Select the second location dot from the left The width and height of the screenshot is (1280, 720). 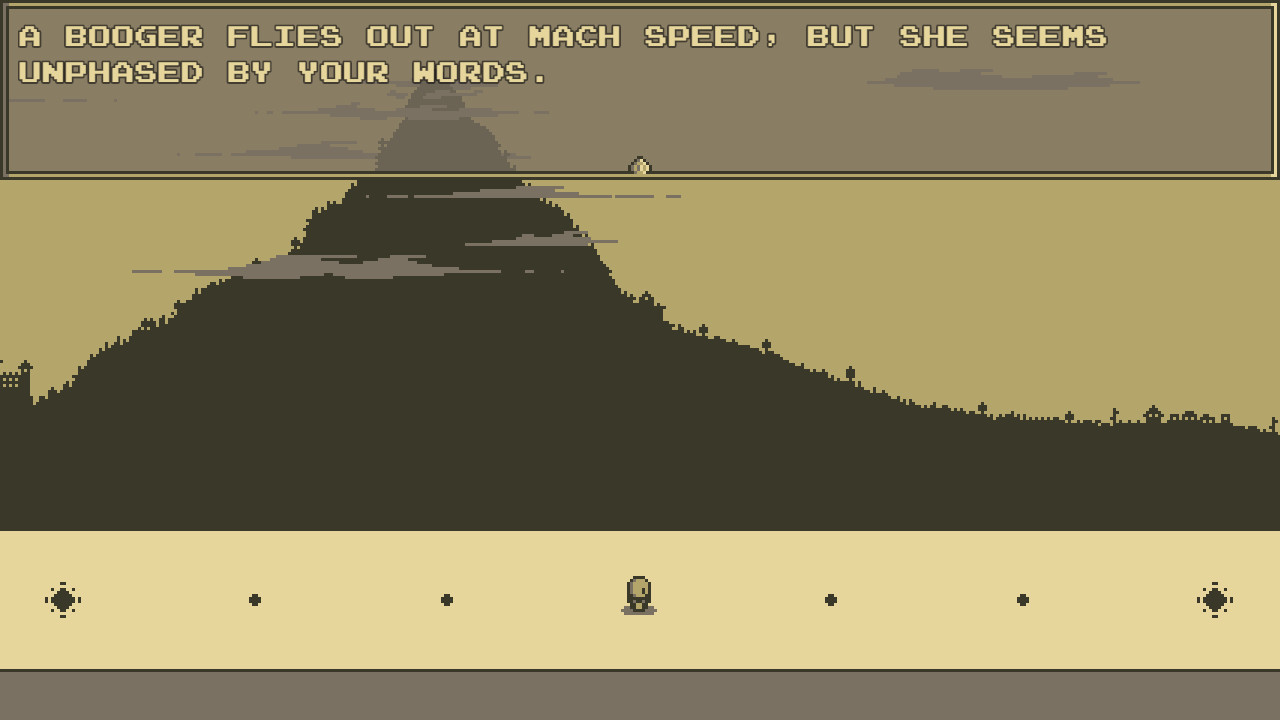255,599
